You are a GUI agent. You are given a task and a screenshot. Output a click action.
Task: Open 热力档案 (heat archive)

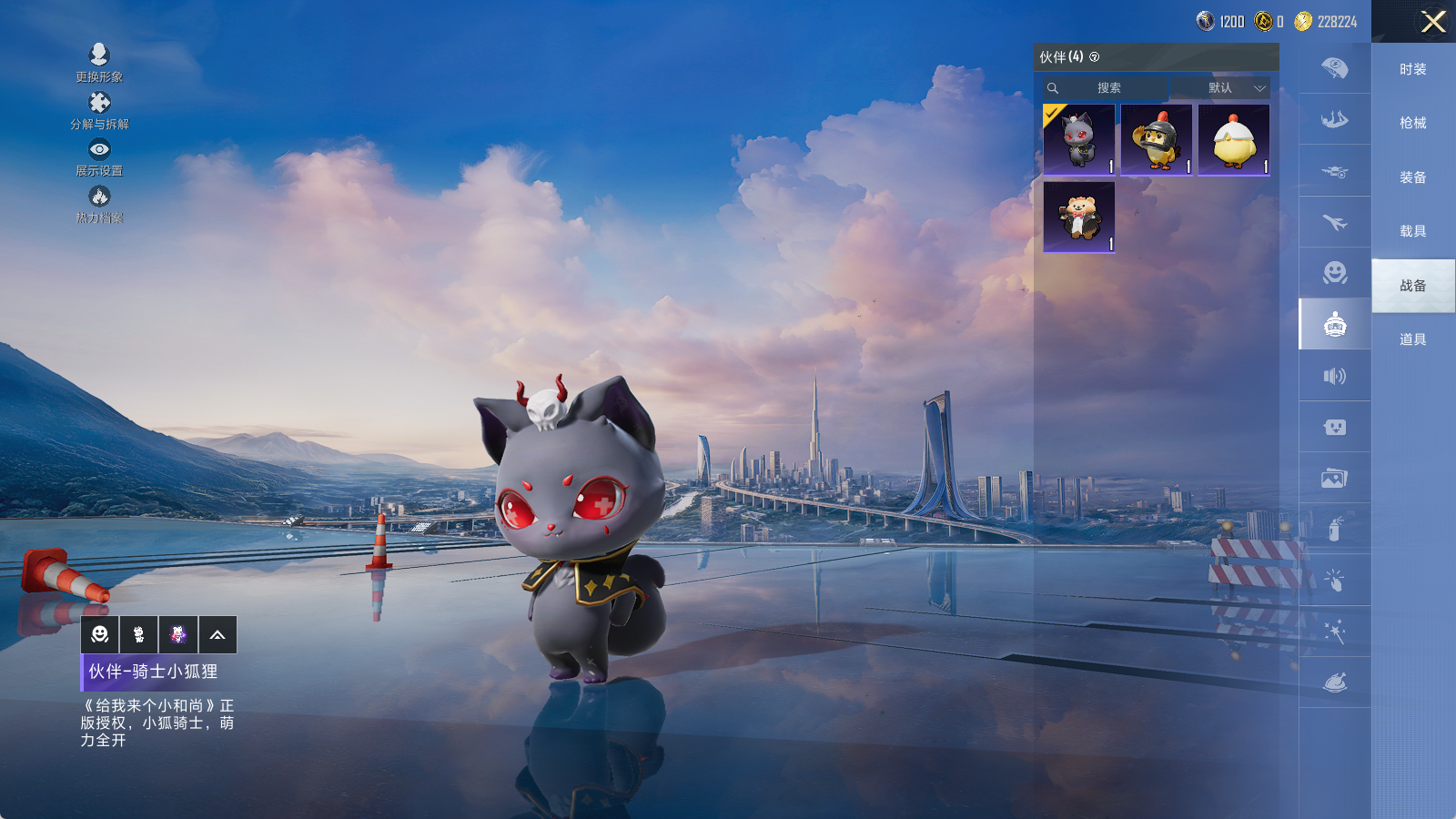pos(99,204)
